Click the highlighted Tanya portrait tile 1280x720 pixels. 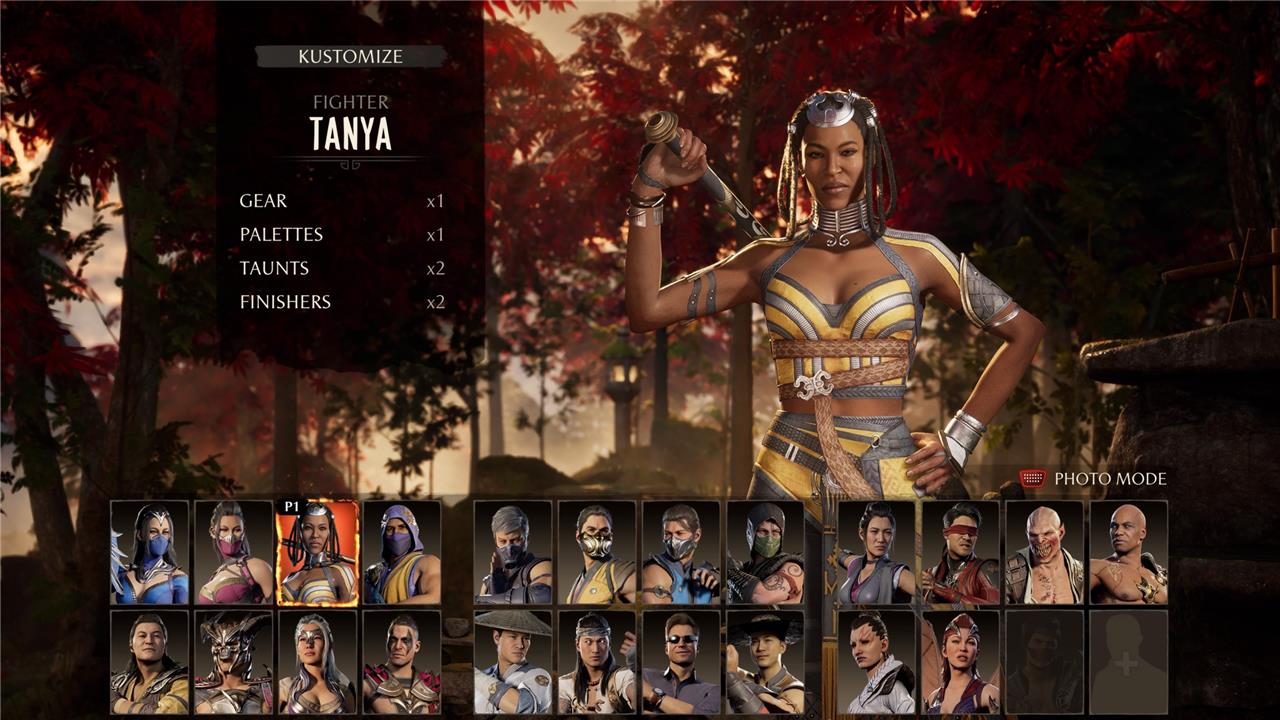(317, 553)
